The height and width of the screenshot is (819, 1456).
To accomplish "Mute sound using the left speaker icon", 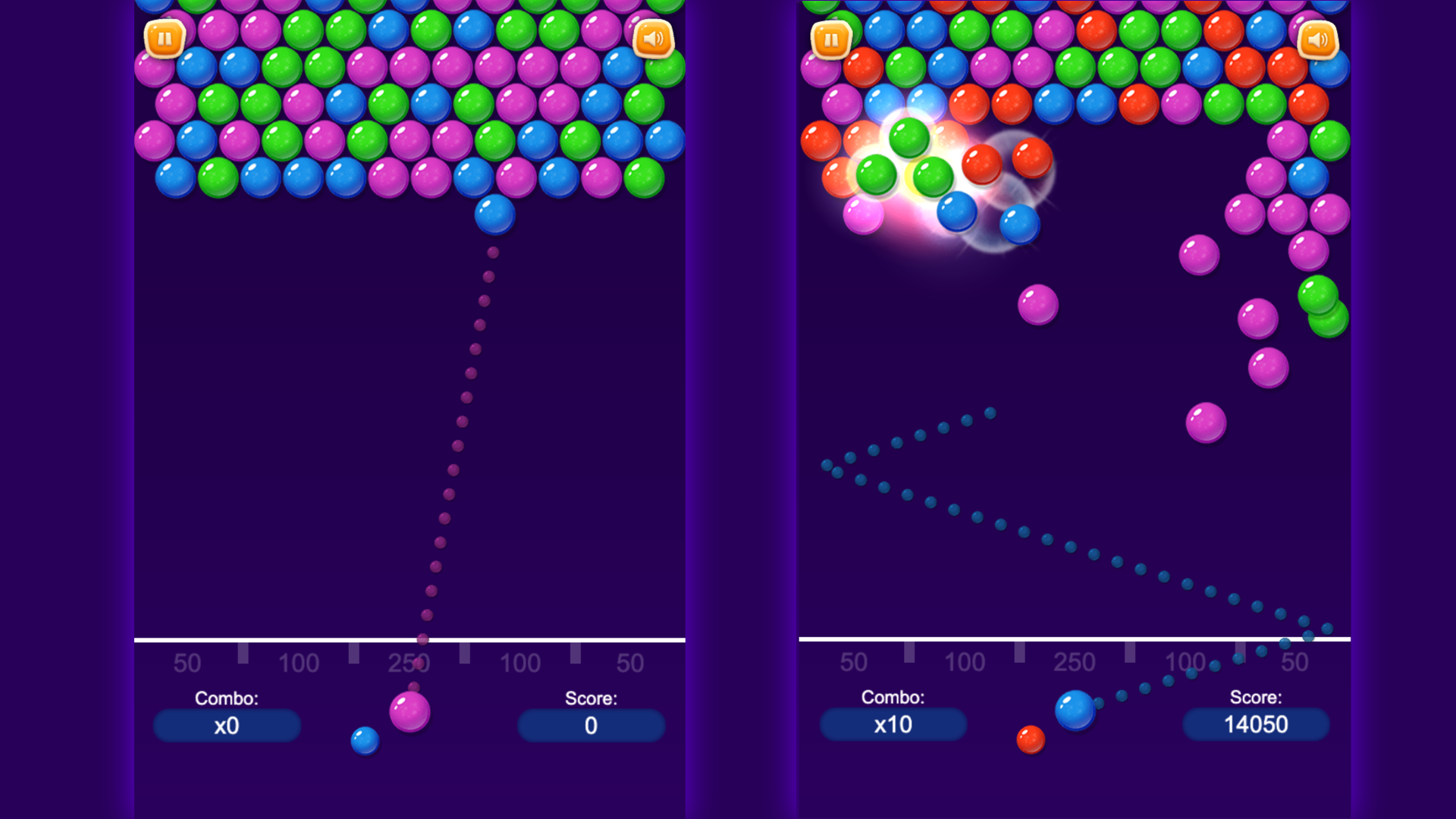I will [x=652, y=39].
